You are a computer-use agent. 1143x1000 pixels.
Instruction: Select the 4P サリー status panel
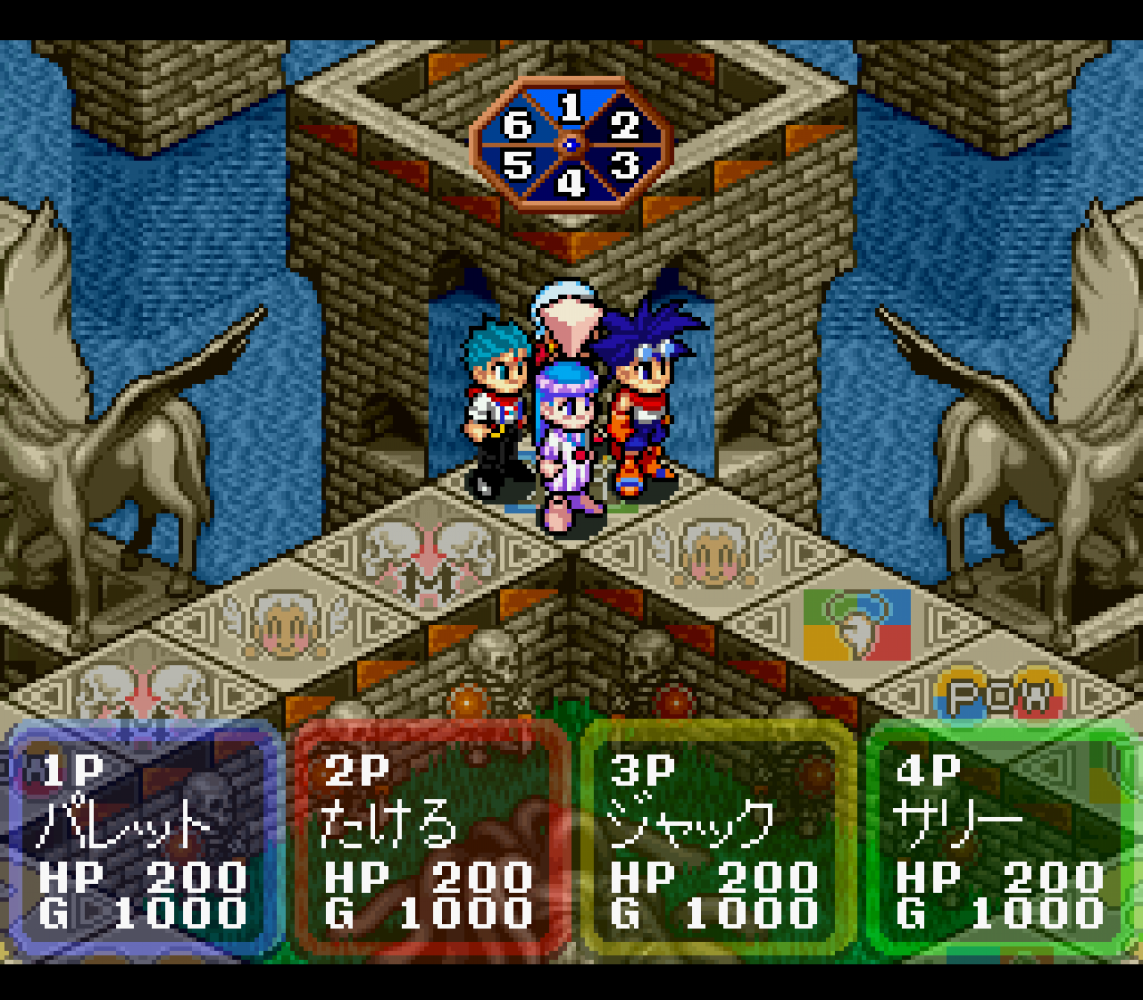[1001, 840]
